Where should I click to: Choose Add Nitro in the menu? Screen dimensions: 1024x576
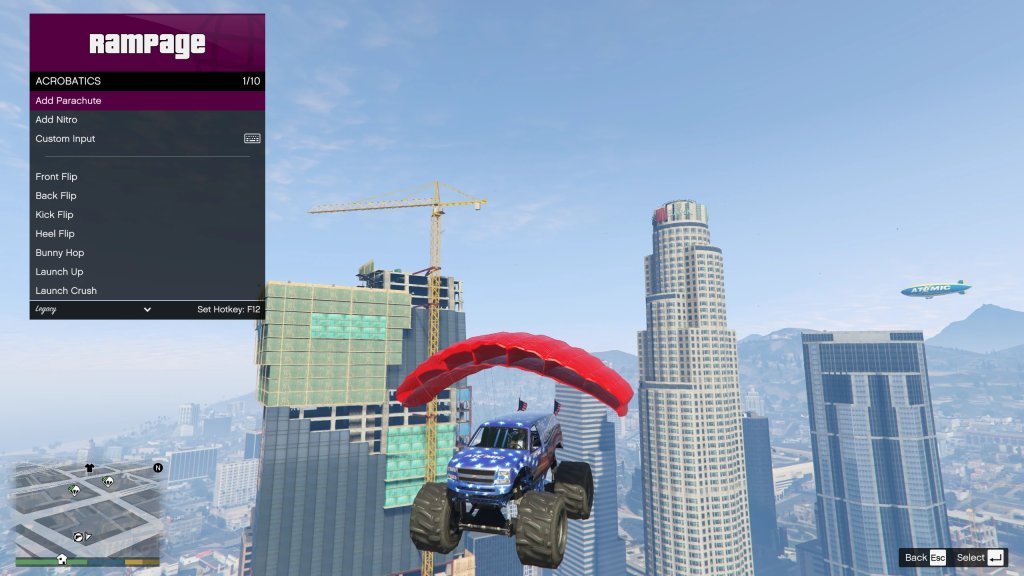click(x=147, y=120)
